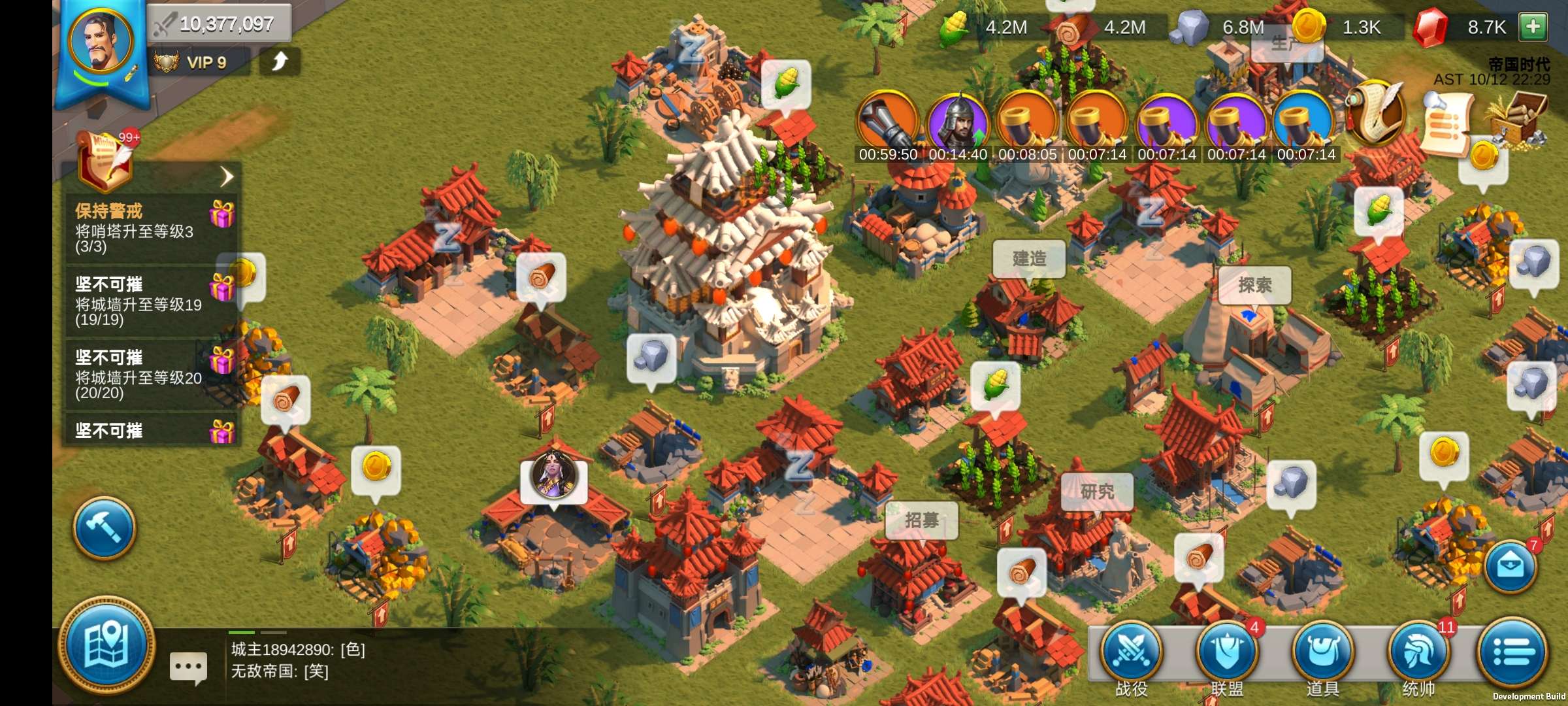Image resolution: width=1568 pixels, height=706 pixels.
Task: Click the 建造 build label
Action: (x=1029, y=258)
